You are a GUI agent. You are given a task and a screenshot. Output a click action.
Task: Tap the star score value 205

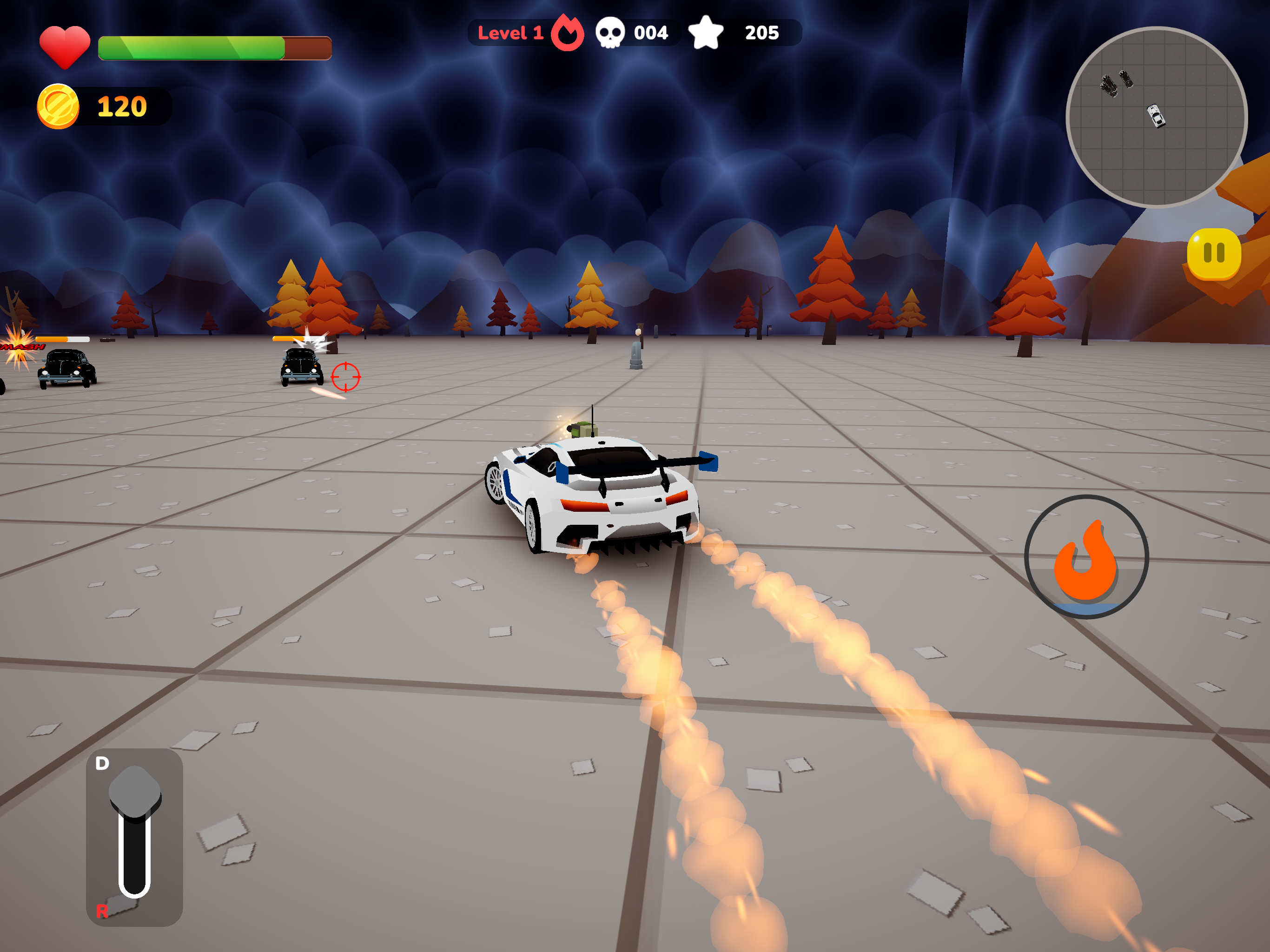pyautogui.click(x=762, y=33)
